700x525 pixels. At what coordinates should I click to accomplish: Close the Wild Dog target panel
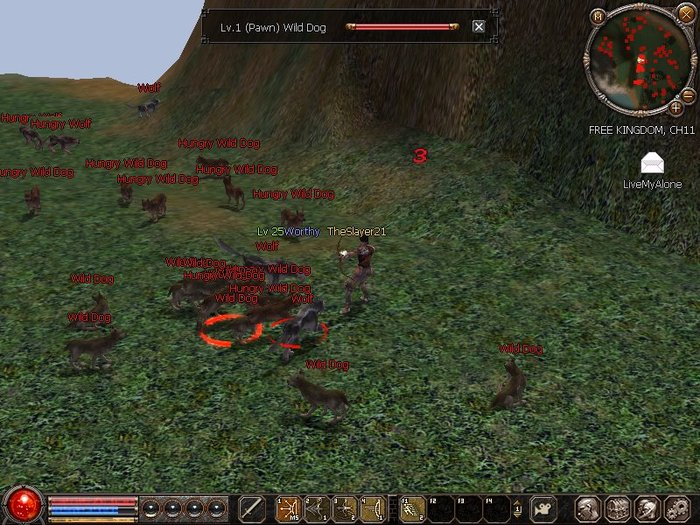(x=478, y=26)
